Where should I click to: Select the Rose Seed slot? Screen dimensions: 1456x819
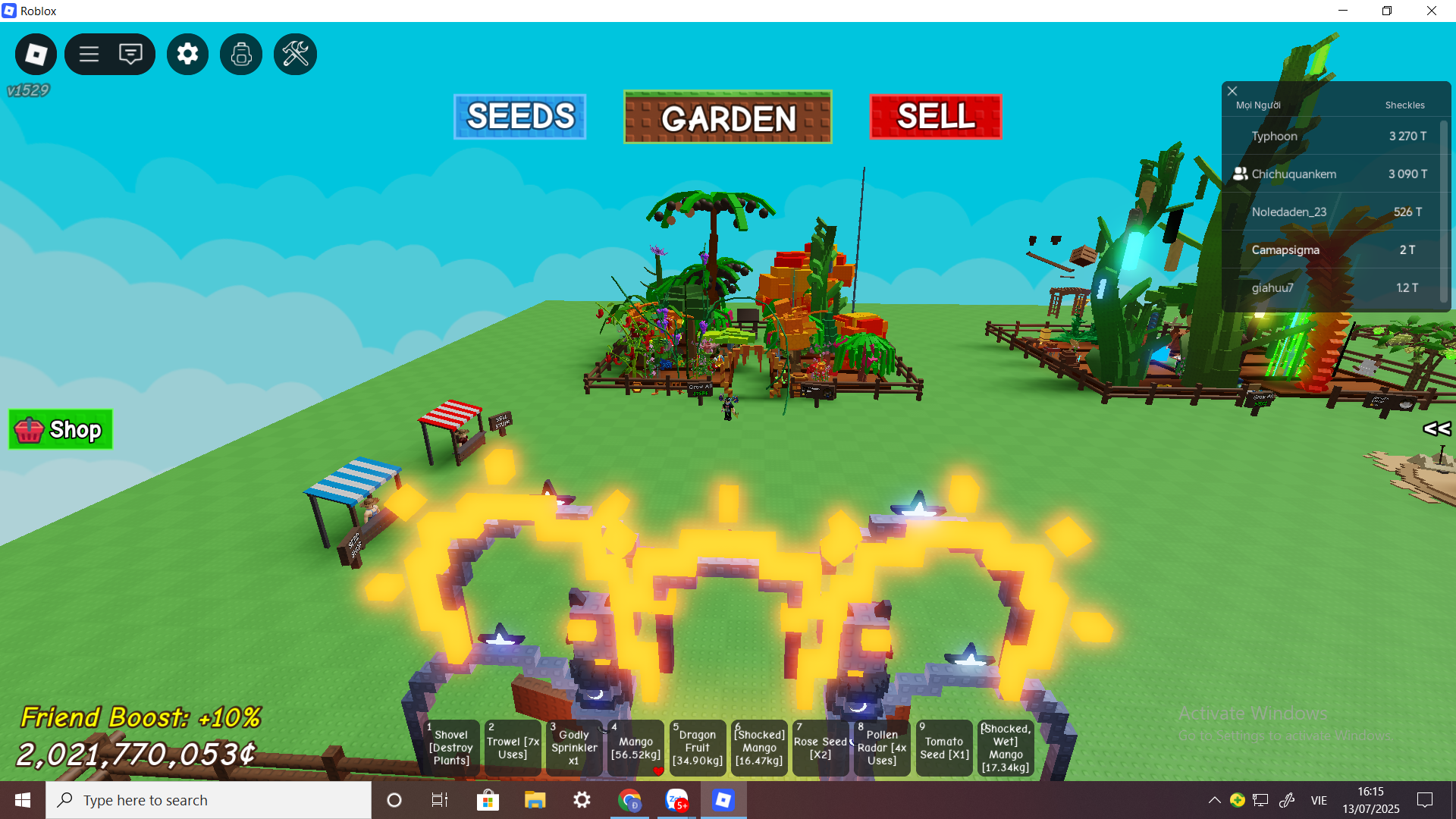click(821, 748)
